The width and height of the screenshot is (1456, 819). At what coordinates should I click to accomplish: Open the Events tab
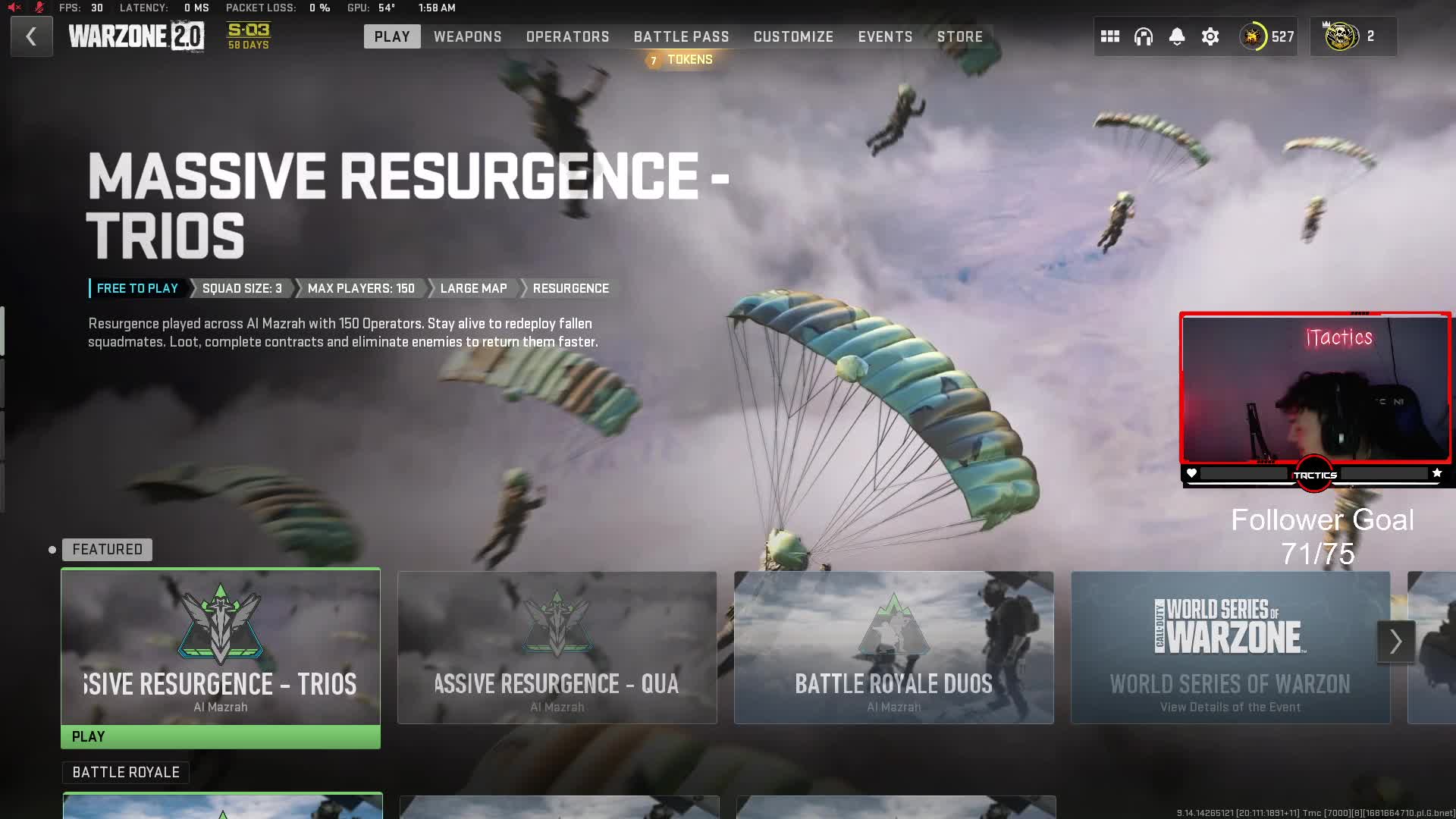tap(885, 36)
